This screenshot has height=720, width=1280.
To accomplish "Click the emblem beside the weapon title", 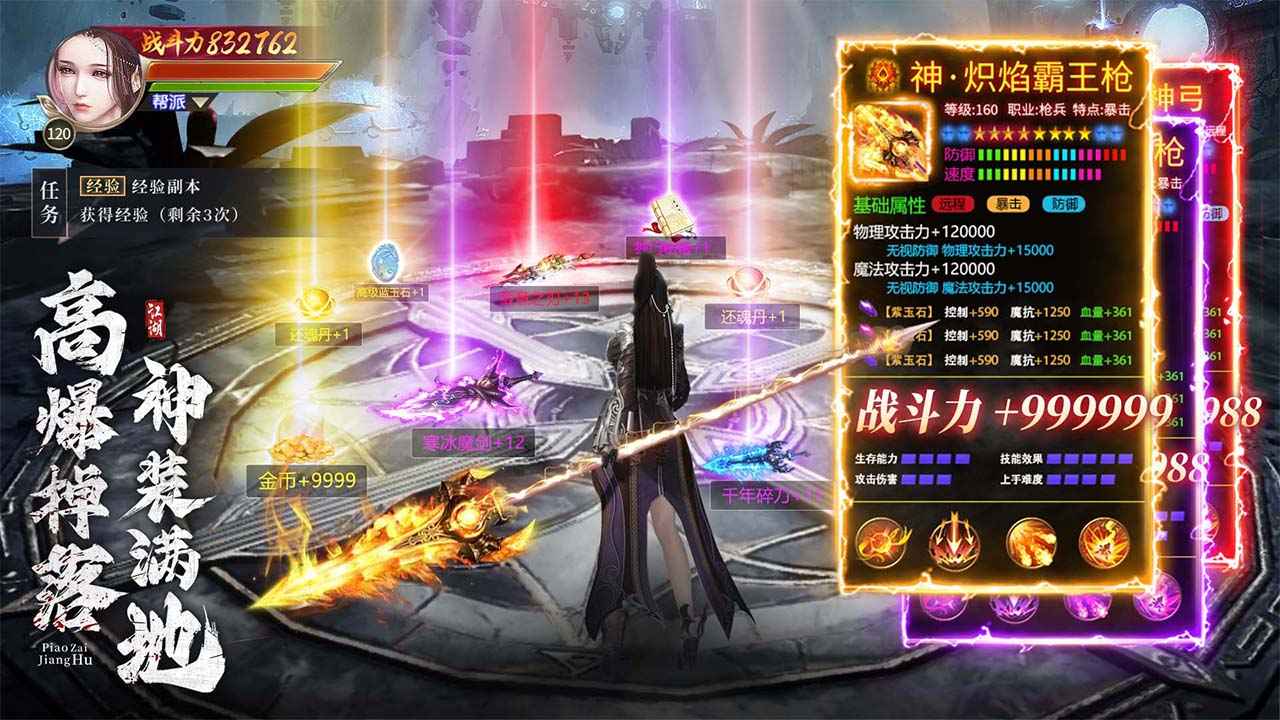I will tap(882, 73).
